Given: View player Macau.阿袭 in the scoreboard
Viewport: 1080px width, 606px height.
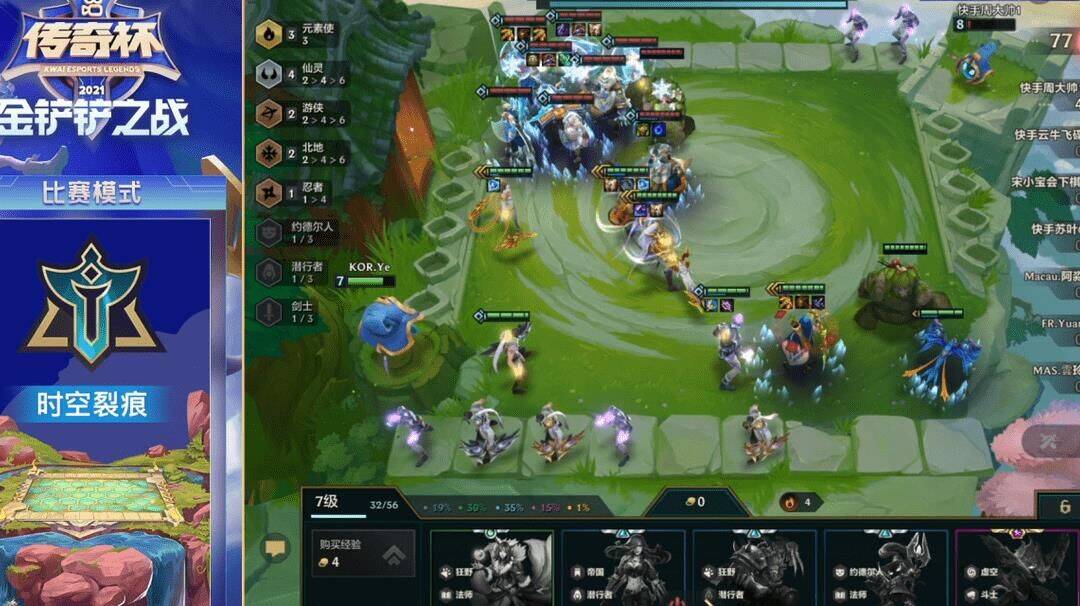Looking at the screenshot, I should pos(1050,276).
